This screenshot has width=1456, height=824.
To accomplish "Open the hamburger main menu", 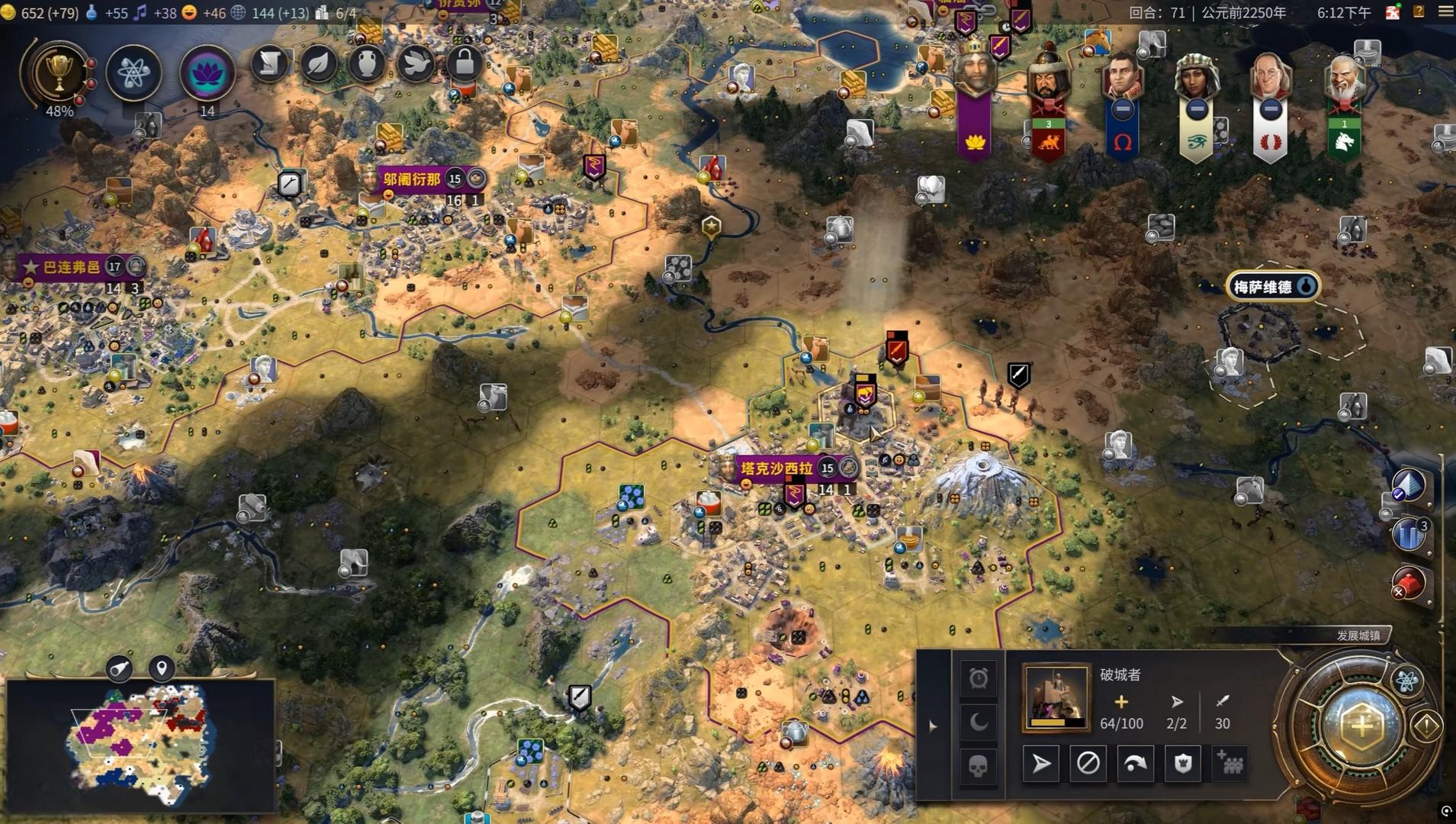I will click(1445, 11).
